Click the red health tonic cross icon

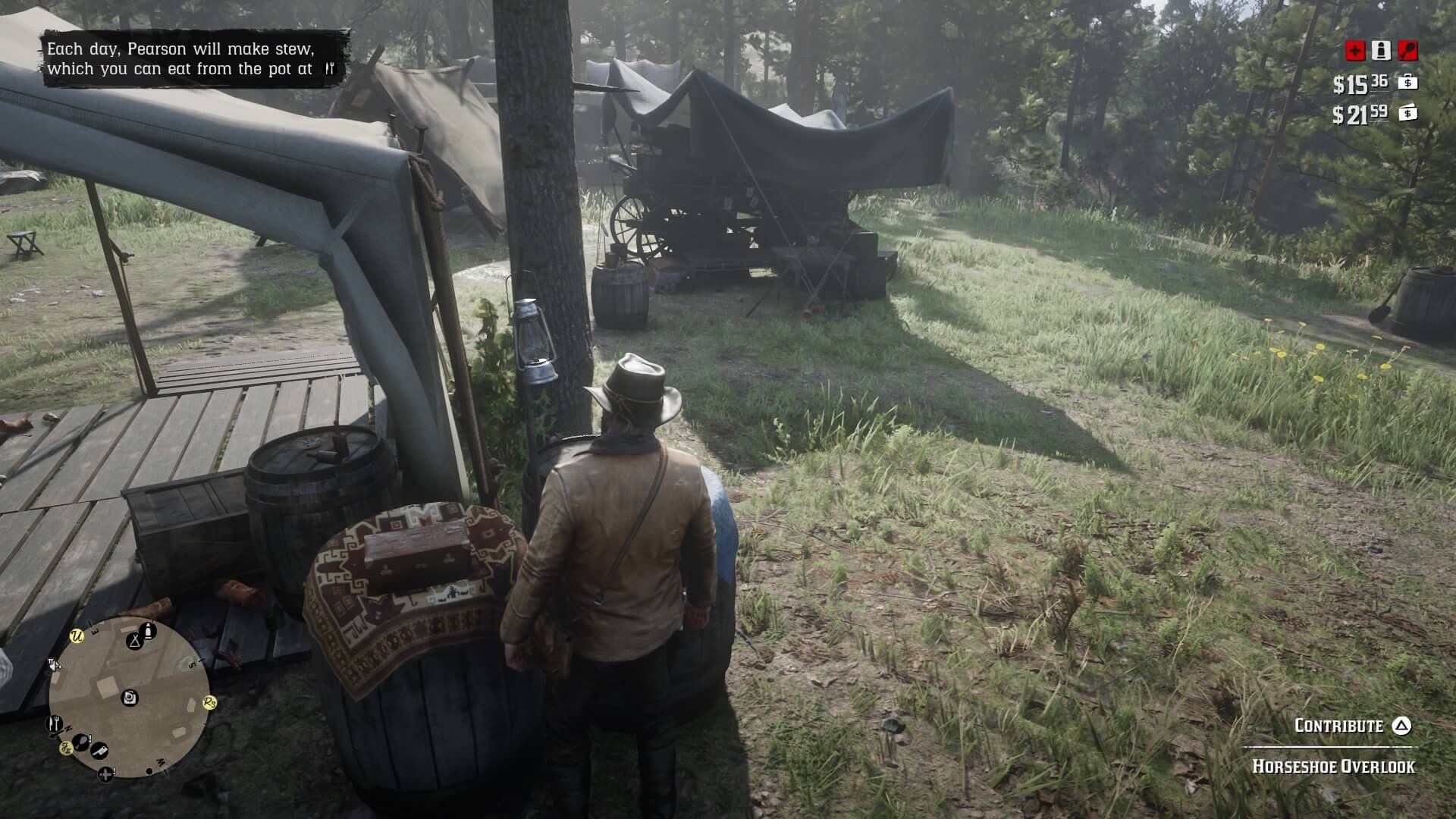(1354, 51)
